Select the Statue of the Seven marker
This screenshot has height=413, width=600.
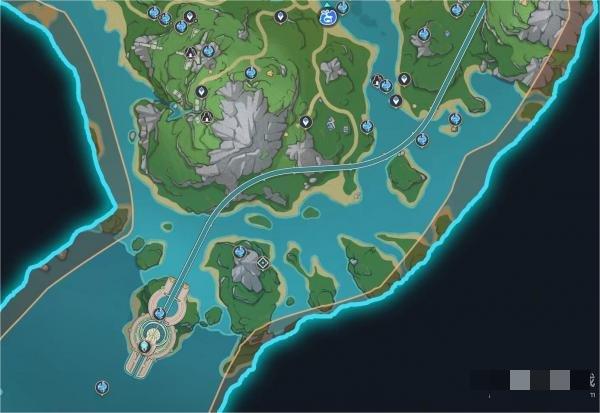[327, 17]
